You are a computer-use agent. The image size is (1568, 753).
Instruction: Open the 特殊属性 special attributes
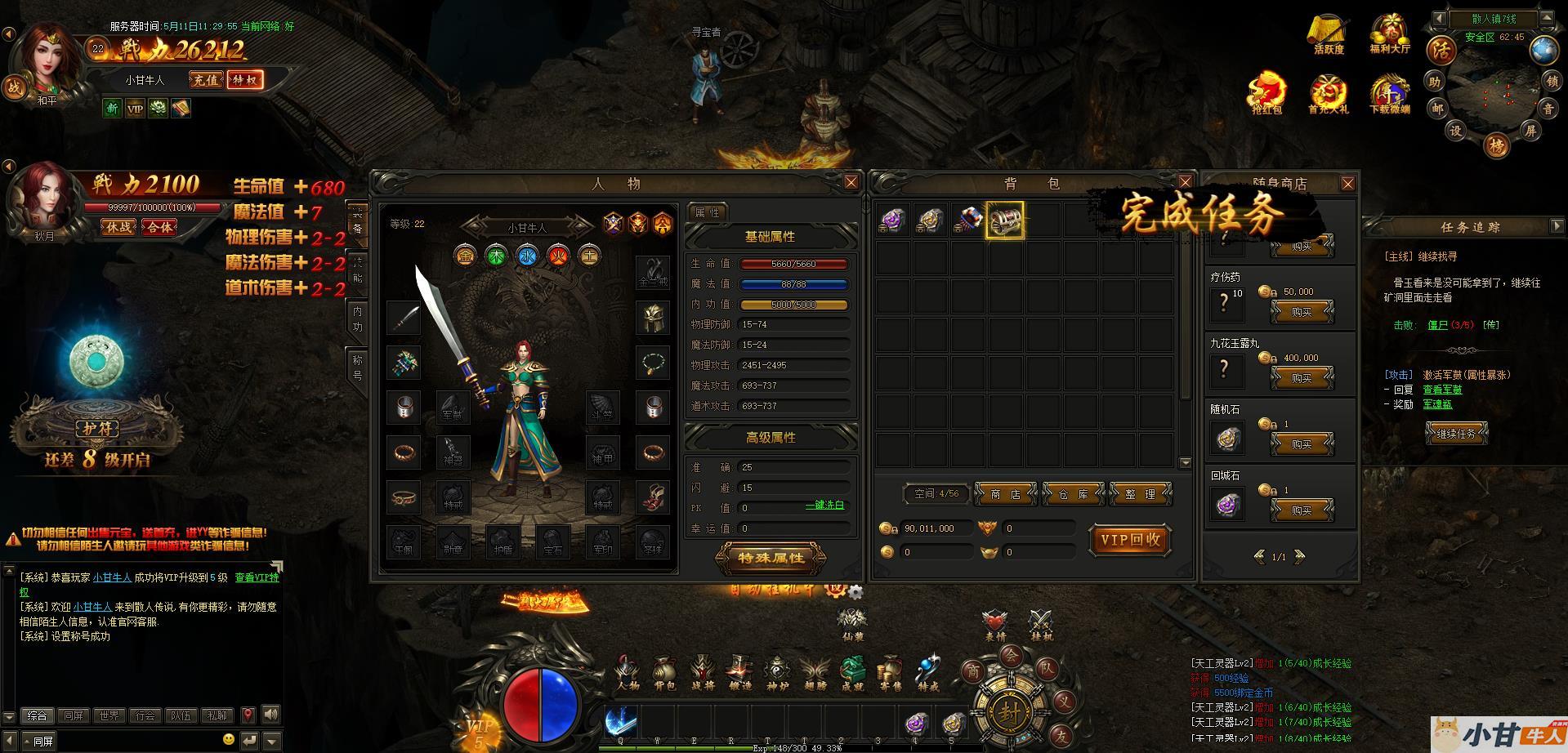pos(771,559)
